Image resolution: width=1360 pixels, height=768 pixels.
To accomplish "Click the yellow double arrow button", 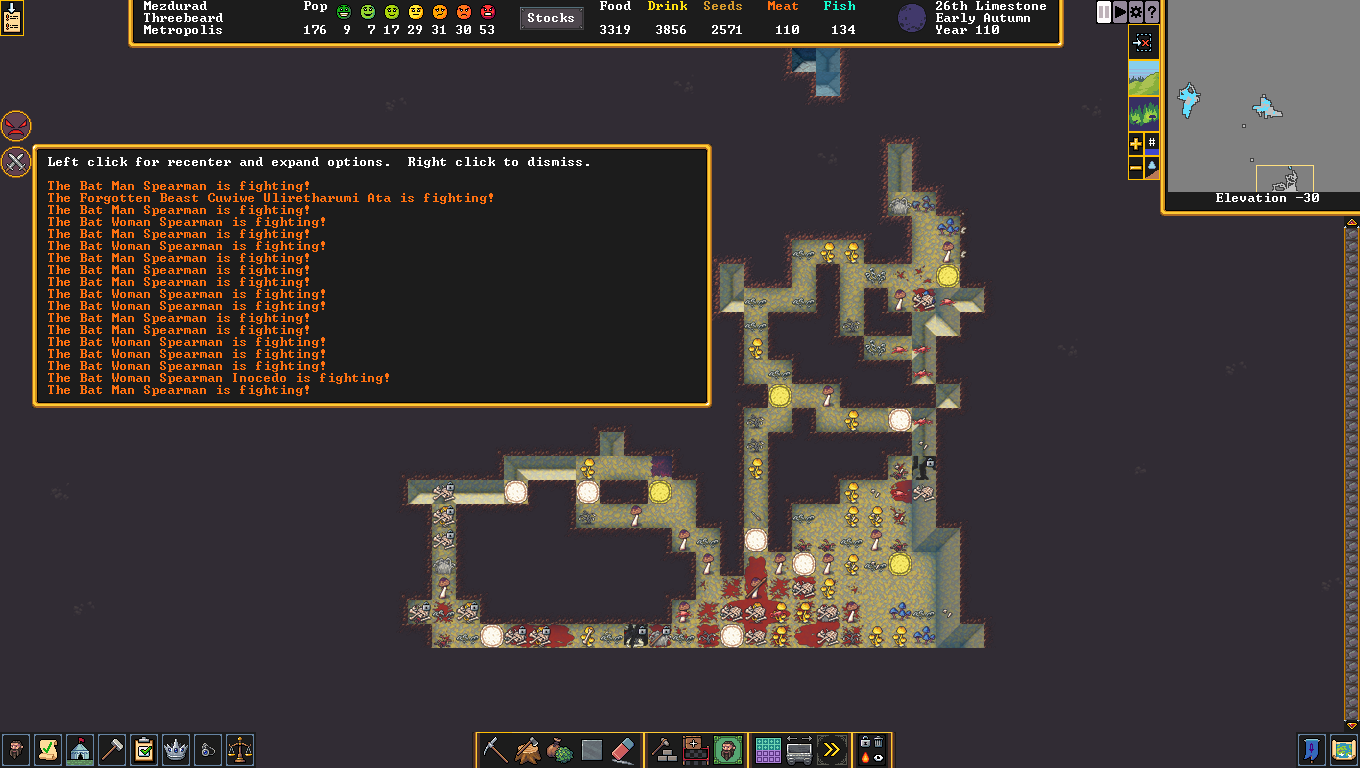I will 831,750.
